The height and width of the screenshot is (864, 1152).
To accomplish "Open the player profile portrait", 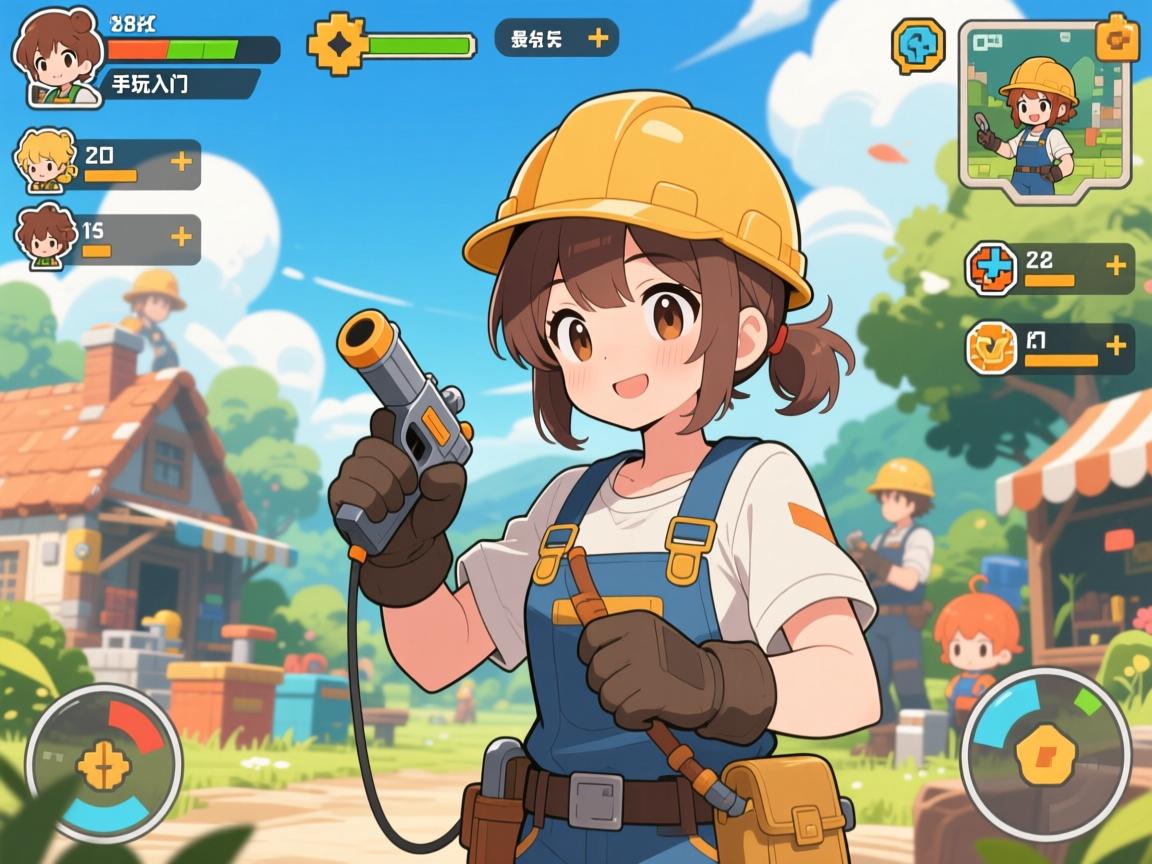I will click(56, 58).
